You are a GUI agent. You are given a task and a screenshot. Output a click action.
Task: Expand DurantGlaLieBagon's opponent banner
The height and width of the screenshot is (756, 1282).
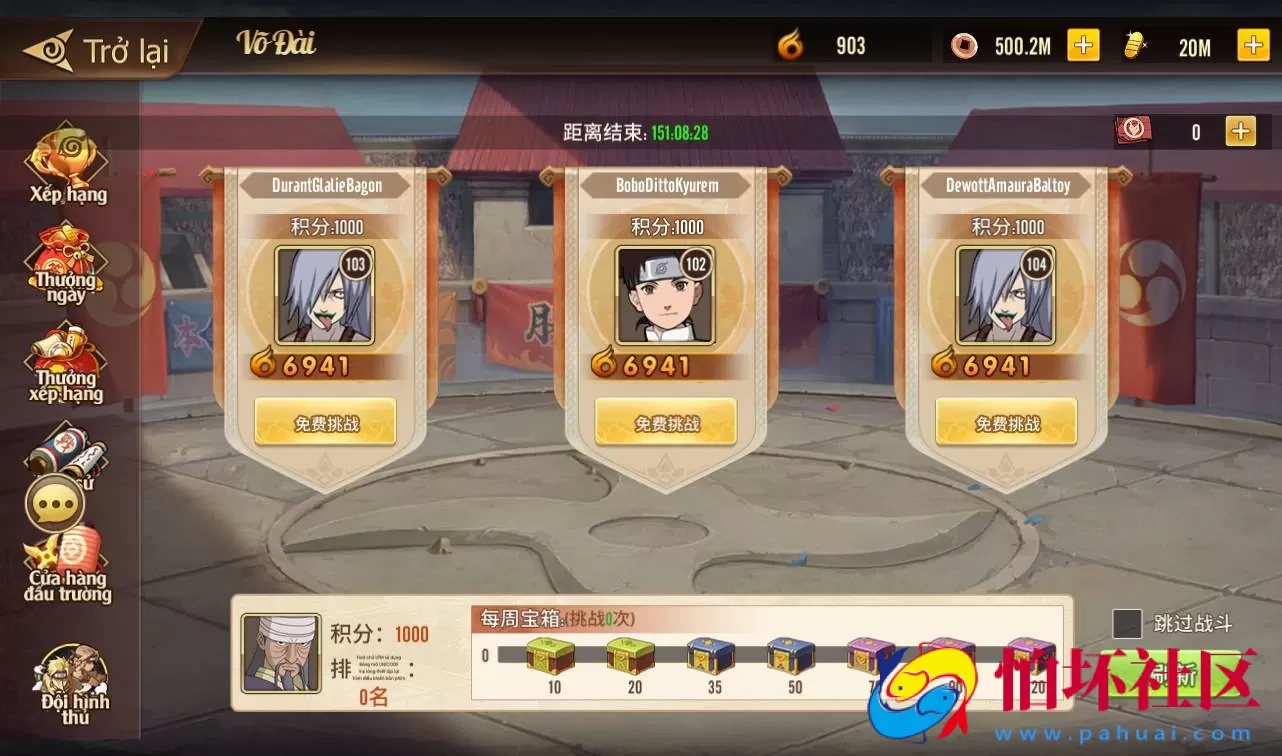[x=324, y=185]
